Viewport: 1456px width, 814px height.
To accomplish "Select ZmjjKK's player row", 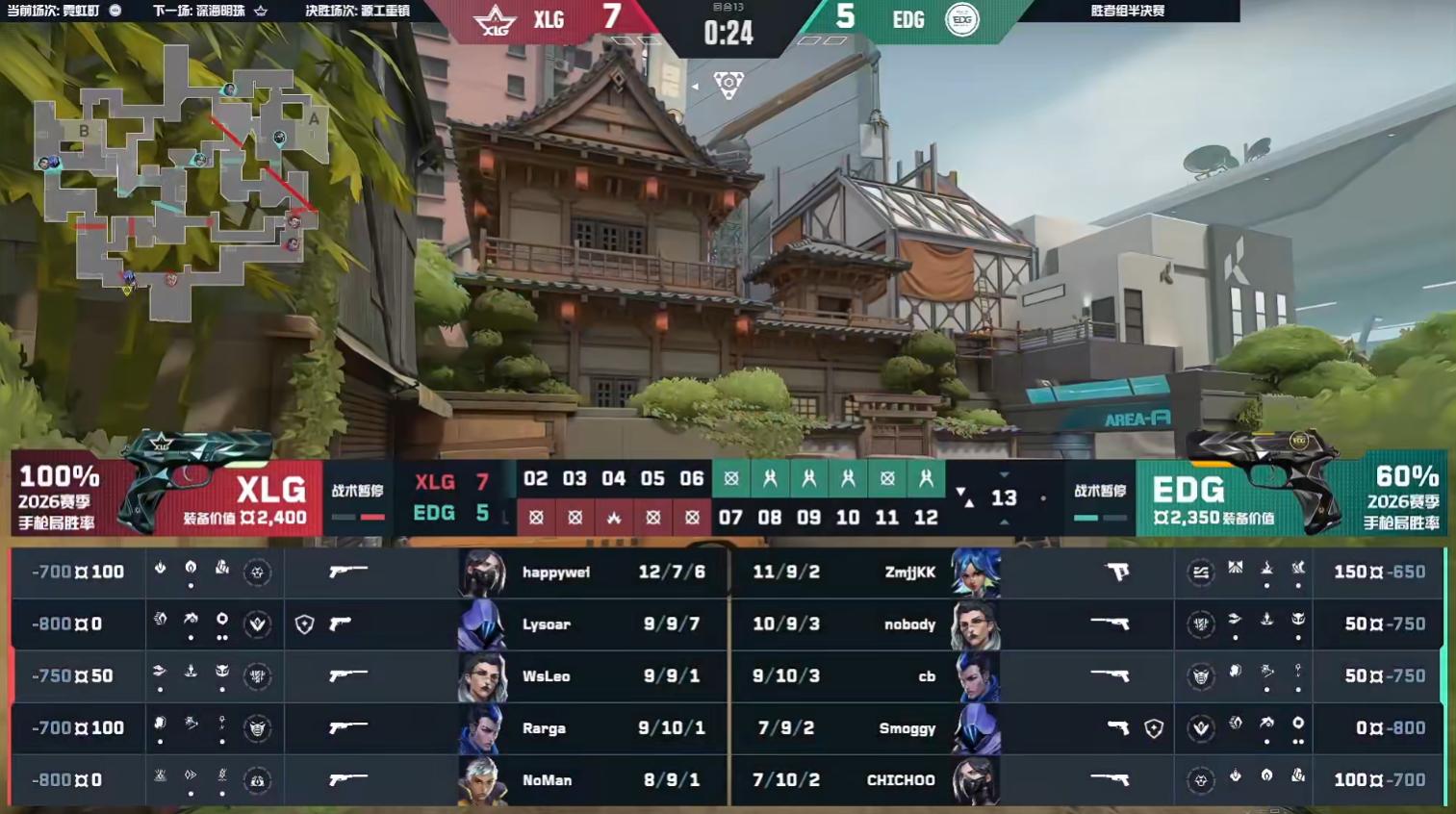I will tap(909, 572).
